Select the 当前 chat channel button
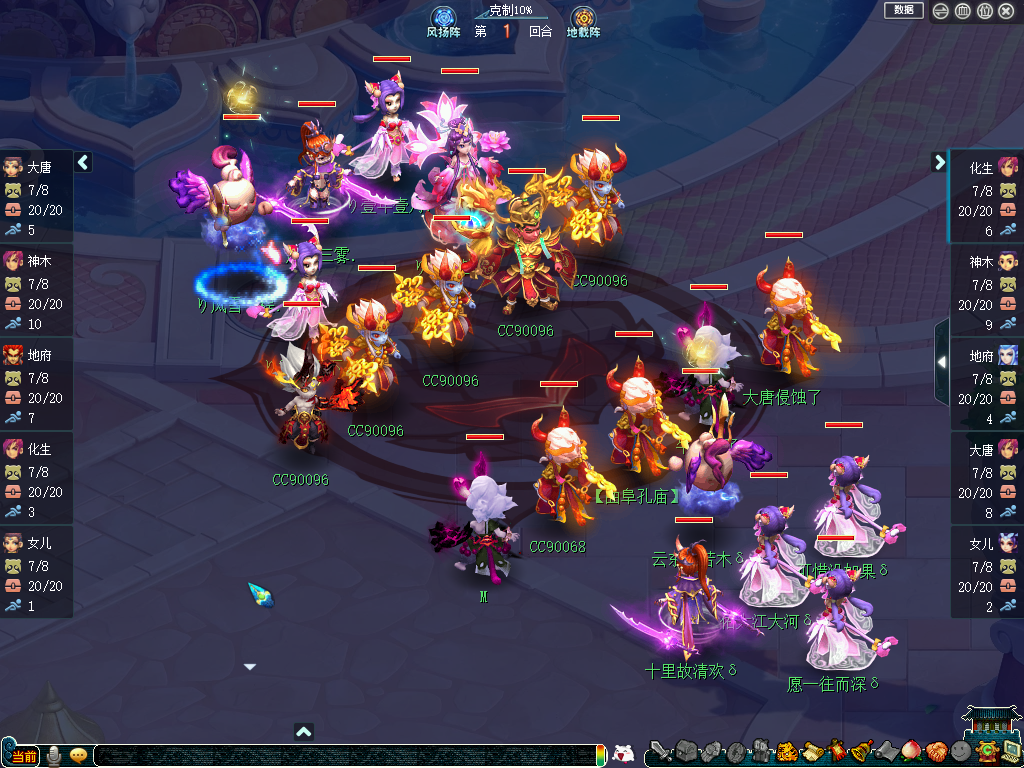This screenshot has width=1024, height=768. click(x=24, y=756)
